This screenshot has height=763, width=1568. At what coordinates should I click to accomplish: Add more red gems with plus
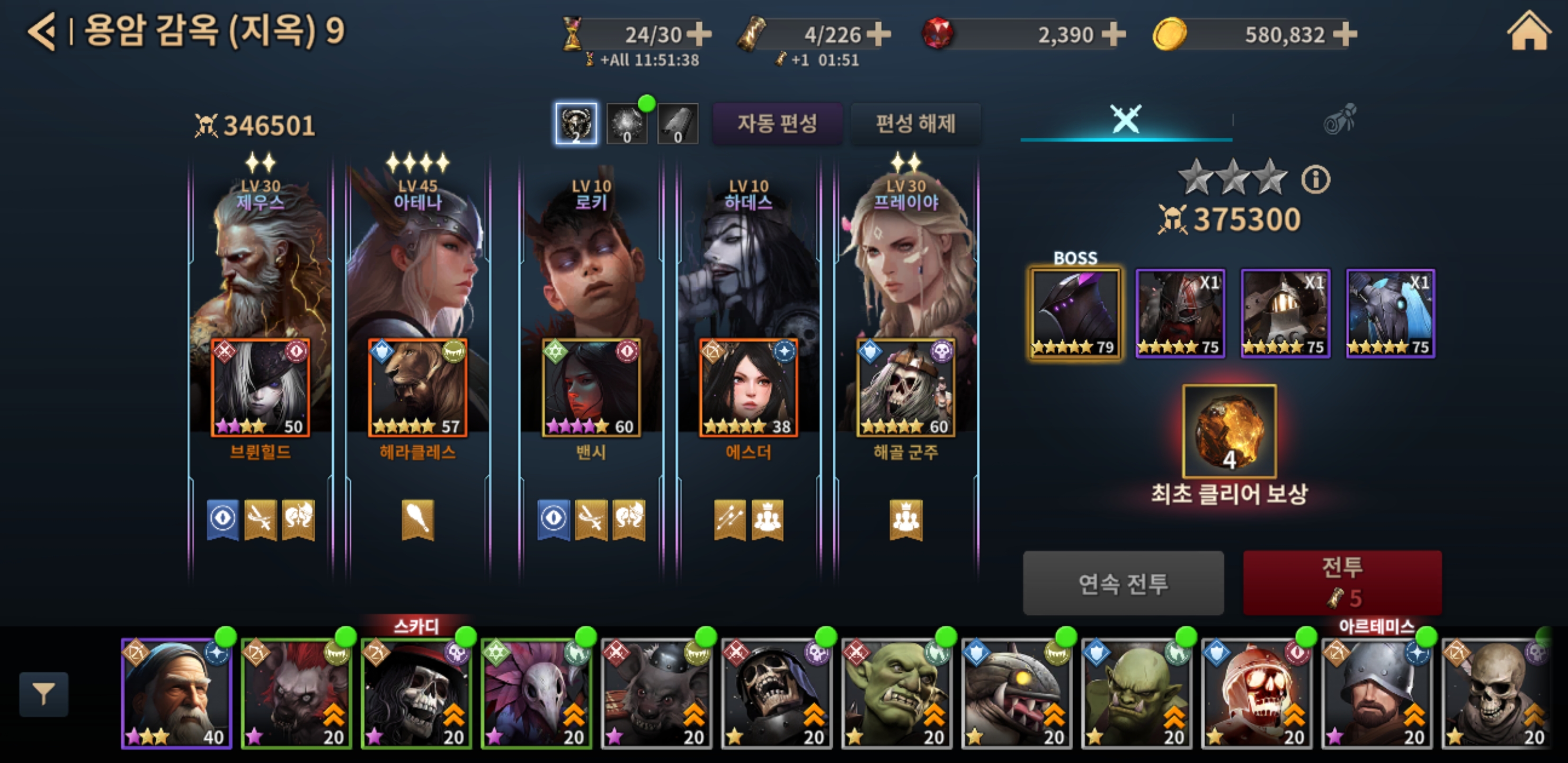tap(1113, 35)
